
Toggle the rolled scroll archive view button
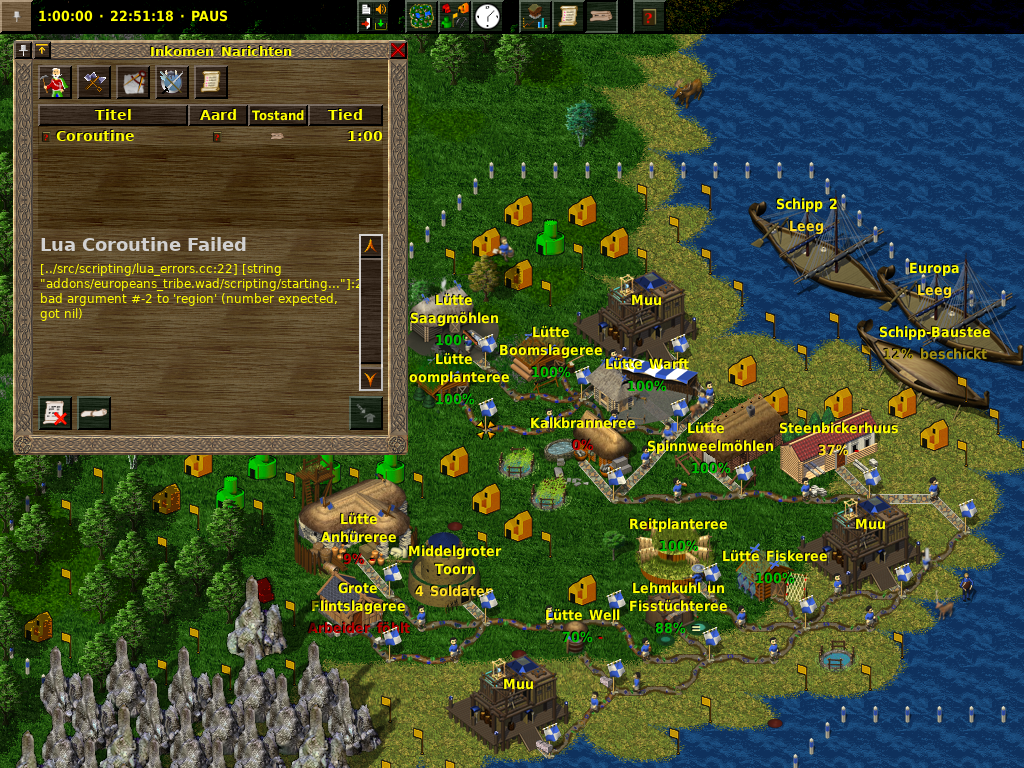(x=95, y=413)
